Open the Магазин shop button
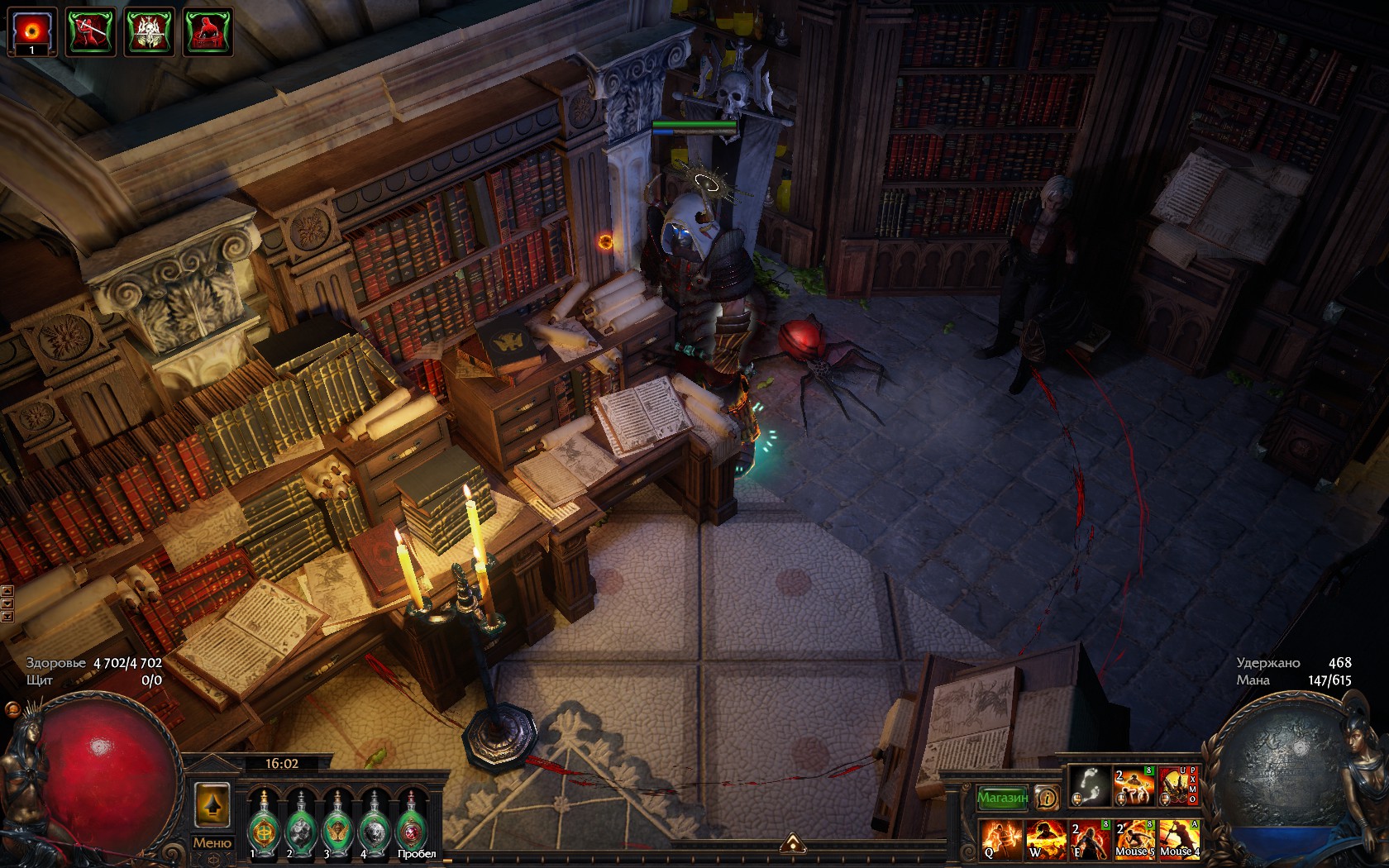 pos(1002,798)
